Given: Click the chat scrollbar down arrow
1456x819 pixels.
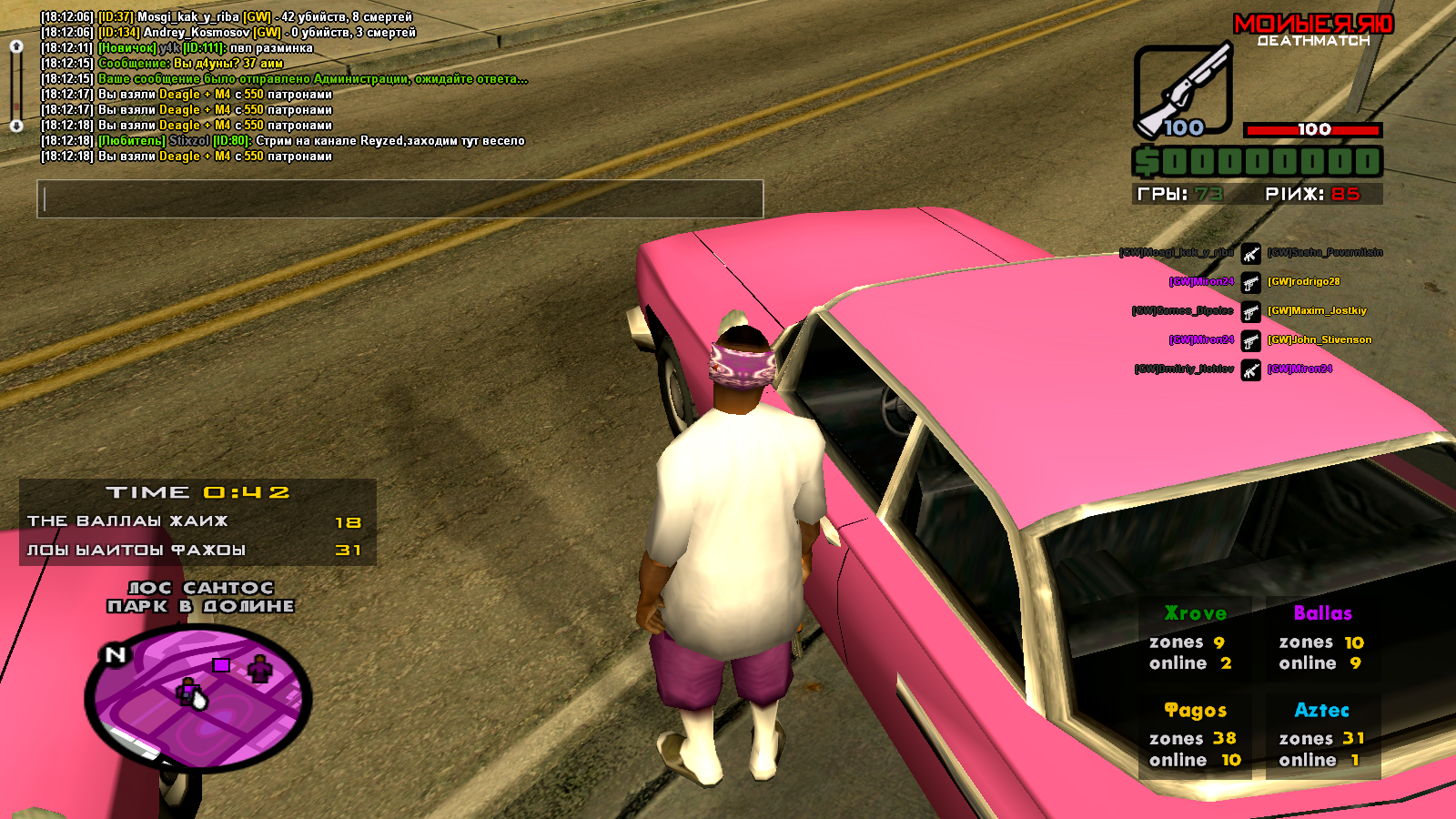Looking at the screenshot, I should point(16,126).
